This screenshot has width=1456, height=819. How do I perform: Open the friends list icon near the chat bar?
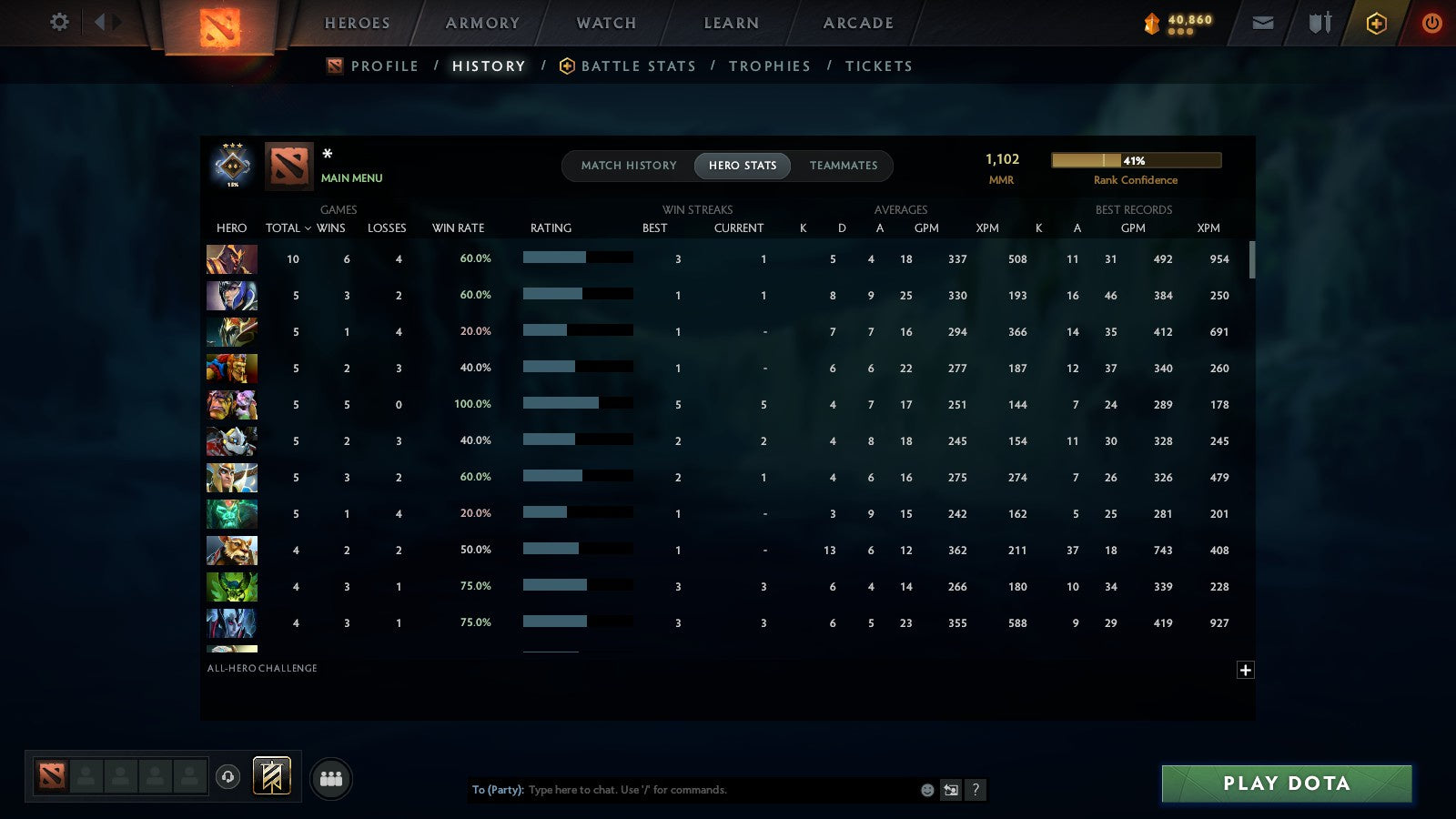(x=332, y=778)
